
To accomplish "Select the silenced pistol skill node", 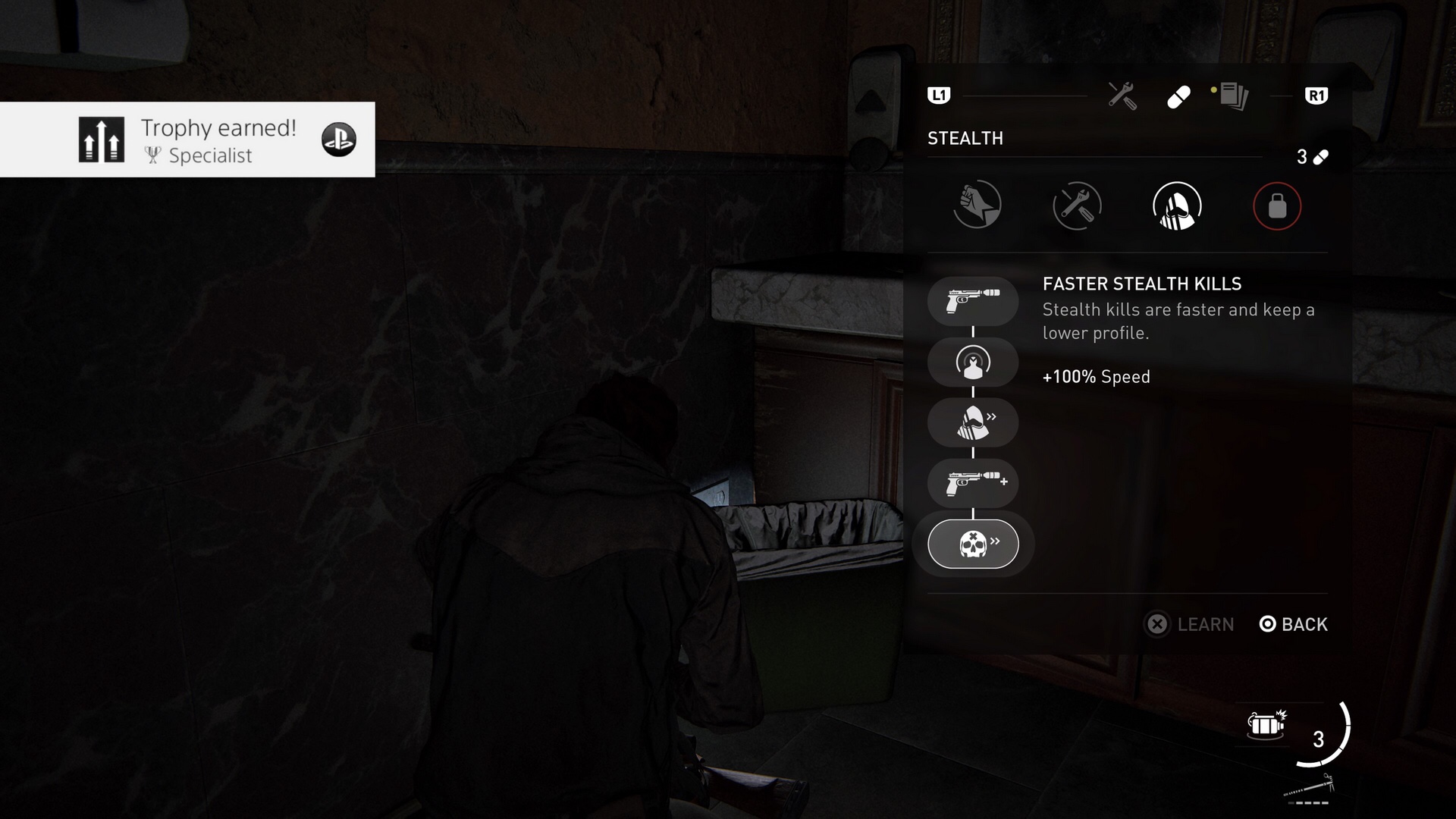I will (973, 301).
